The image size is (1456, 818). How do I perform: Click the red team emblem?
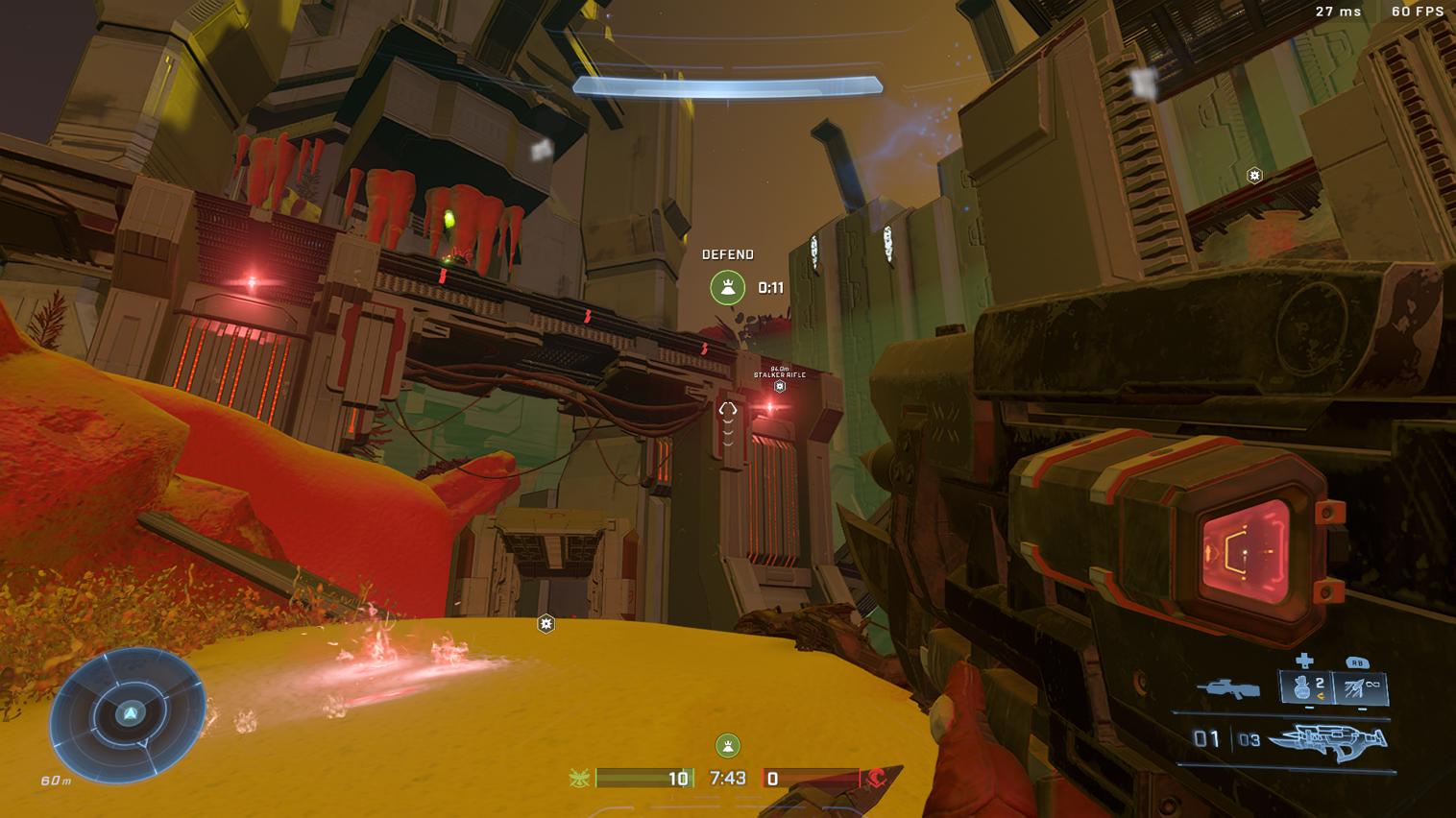point(876,778)
